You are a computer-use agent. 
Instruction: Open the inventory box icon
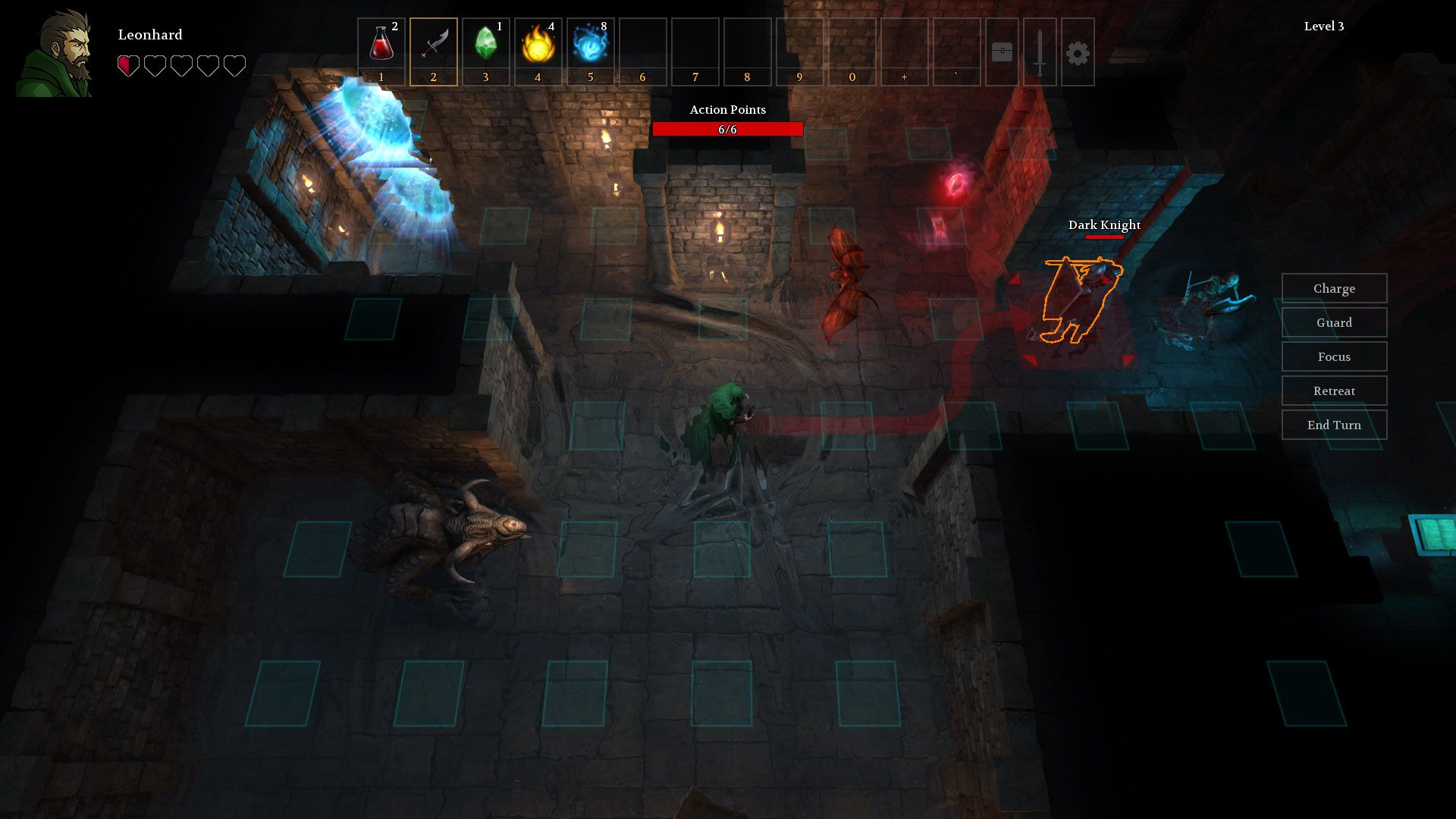pyautogui.click(x=1001, y=53)
